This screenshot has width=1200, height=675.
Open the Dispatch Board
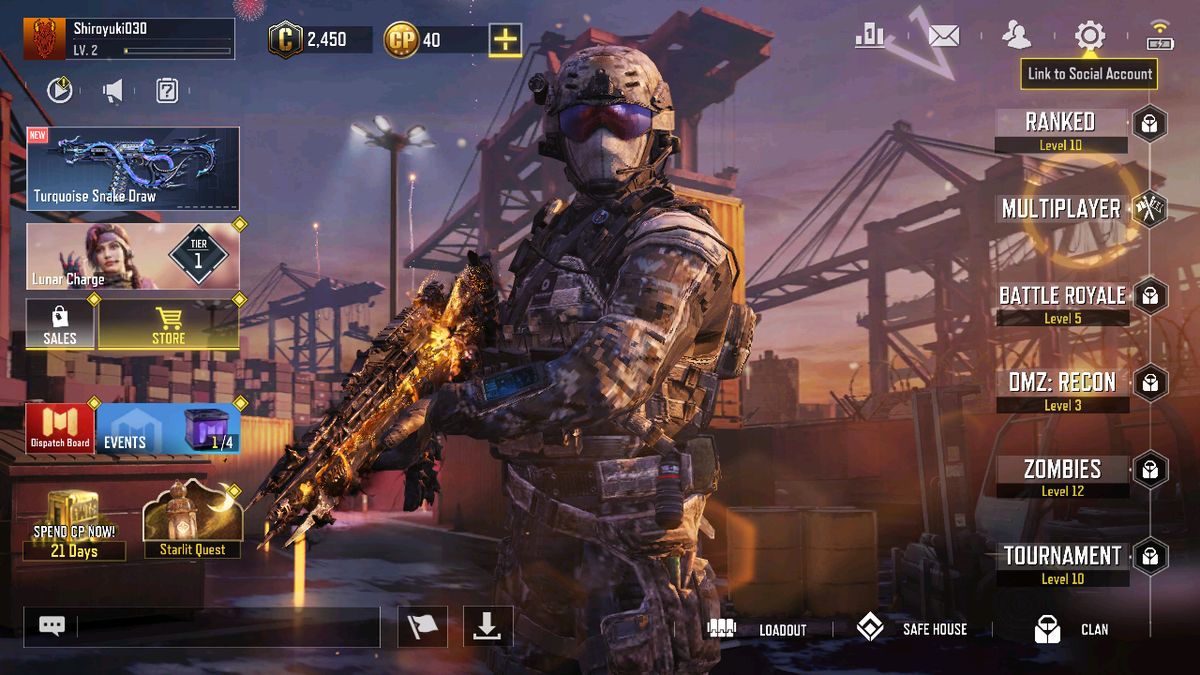[60, 428]
